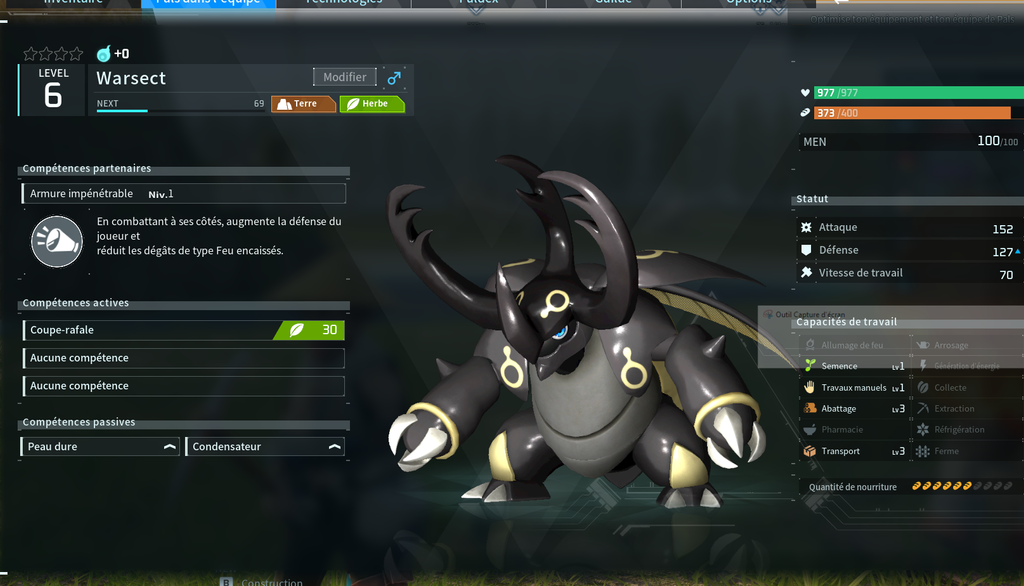Click the Modifier button beside Warsect's name
Viewport: 1024px width, 586px height.
[x=345, y=77]
